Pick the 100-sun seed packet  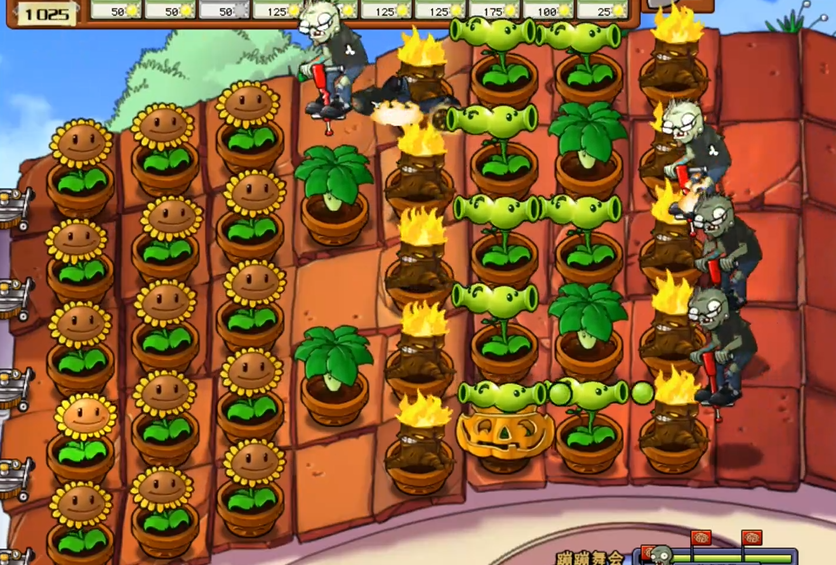[549, 10]
